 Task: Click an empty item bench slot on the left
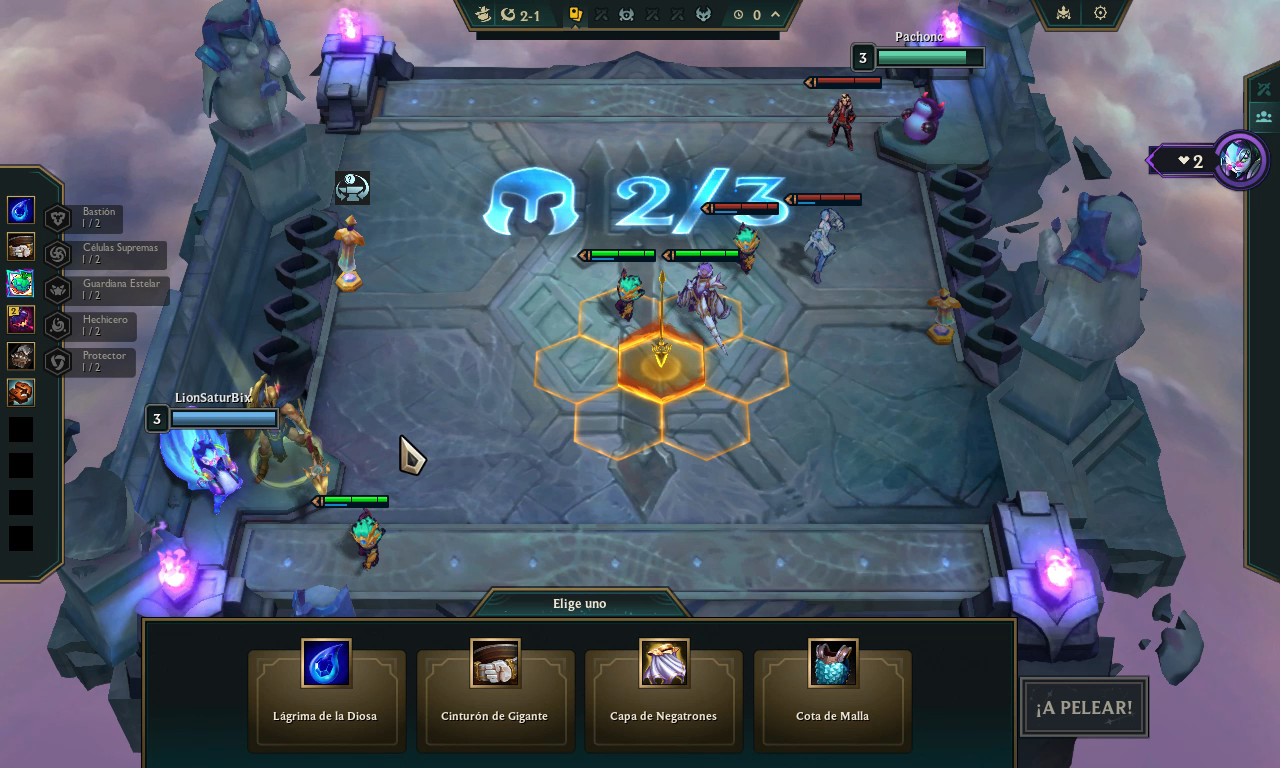pos(20,429)
